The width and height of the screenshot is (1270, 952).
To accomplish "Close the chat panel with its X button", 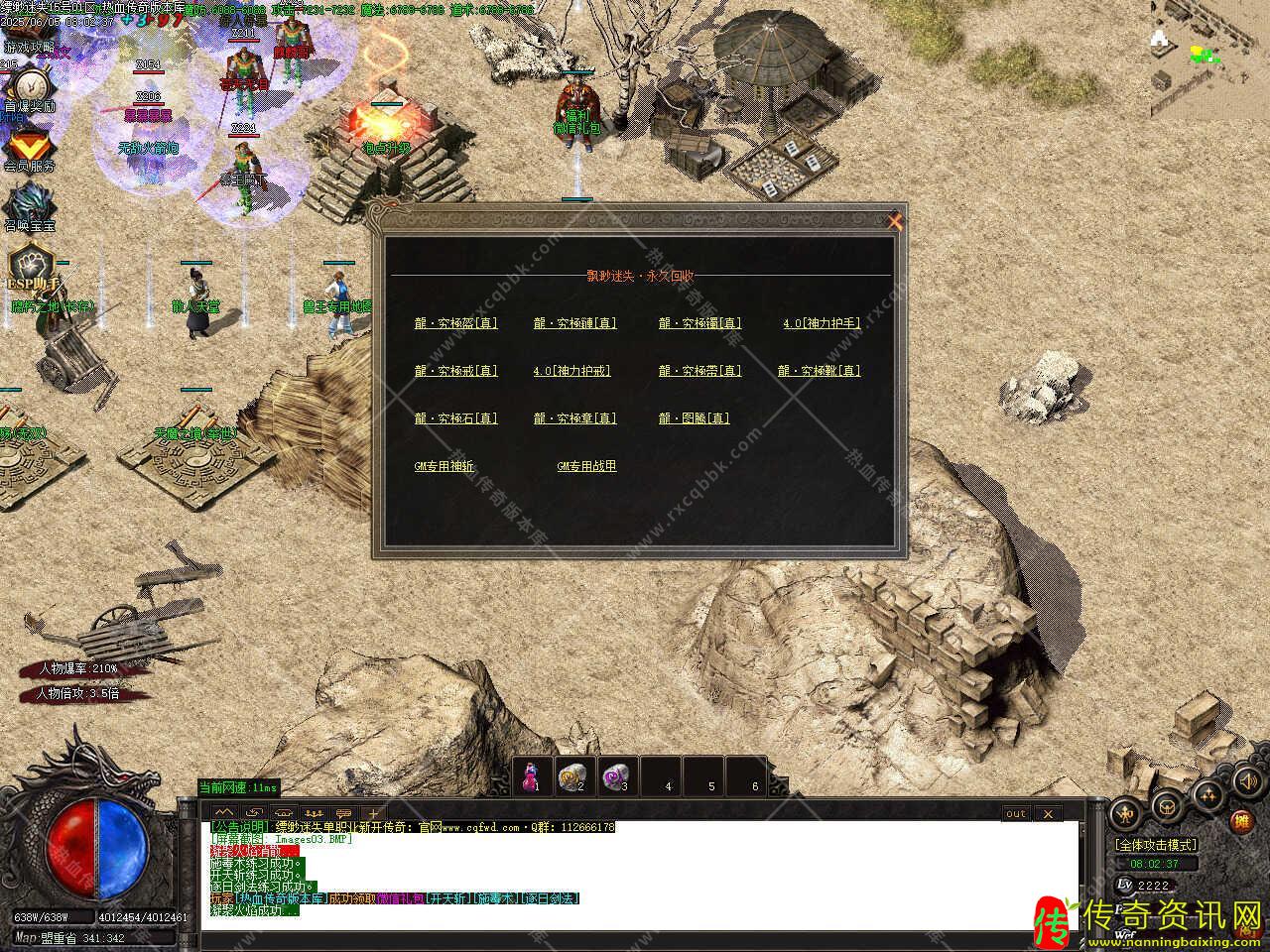I will tap(1048, 813).
